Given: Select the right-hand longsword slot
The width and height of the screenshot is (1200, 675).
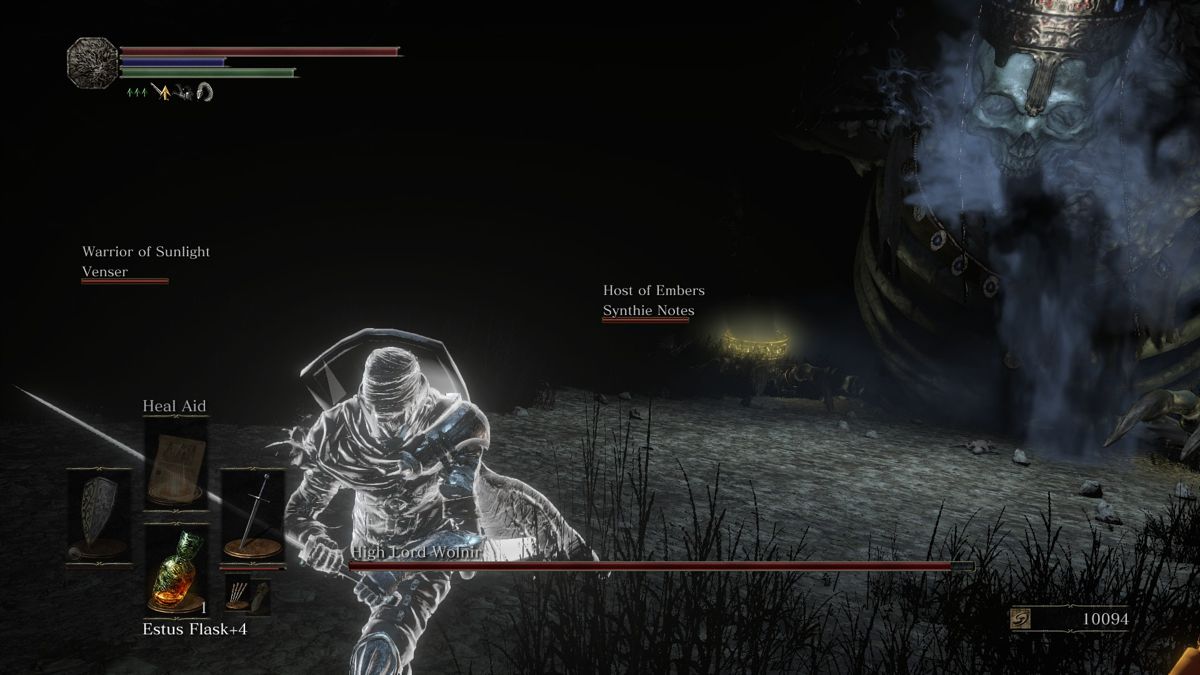Looking at the screenshot, I should tap(253, 517).
